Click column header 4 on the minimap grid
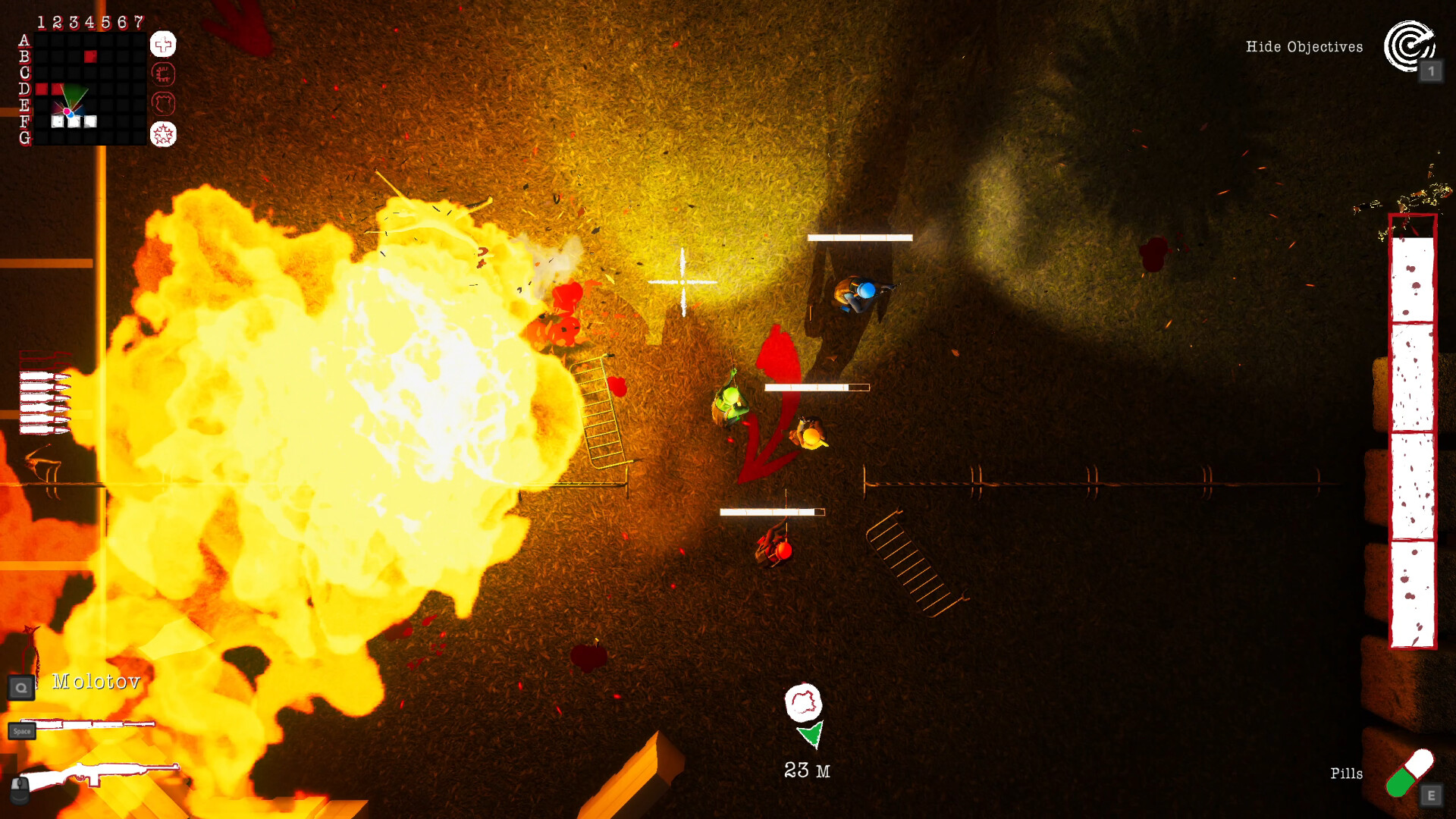 [92, 22]
